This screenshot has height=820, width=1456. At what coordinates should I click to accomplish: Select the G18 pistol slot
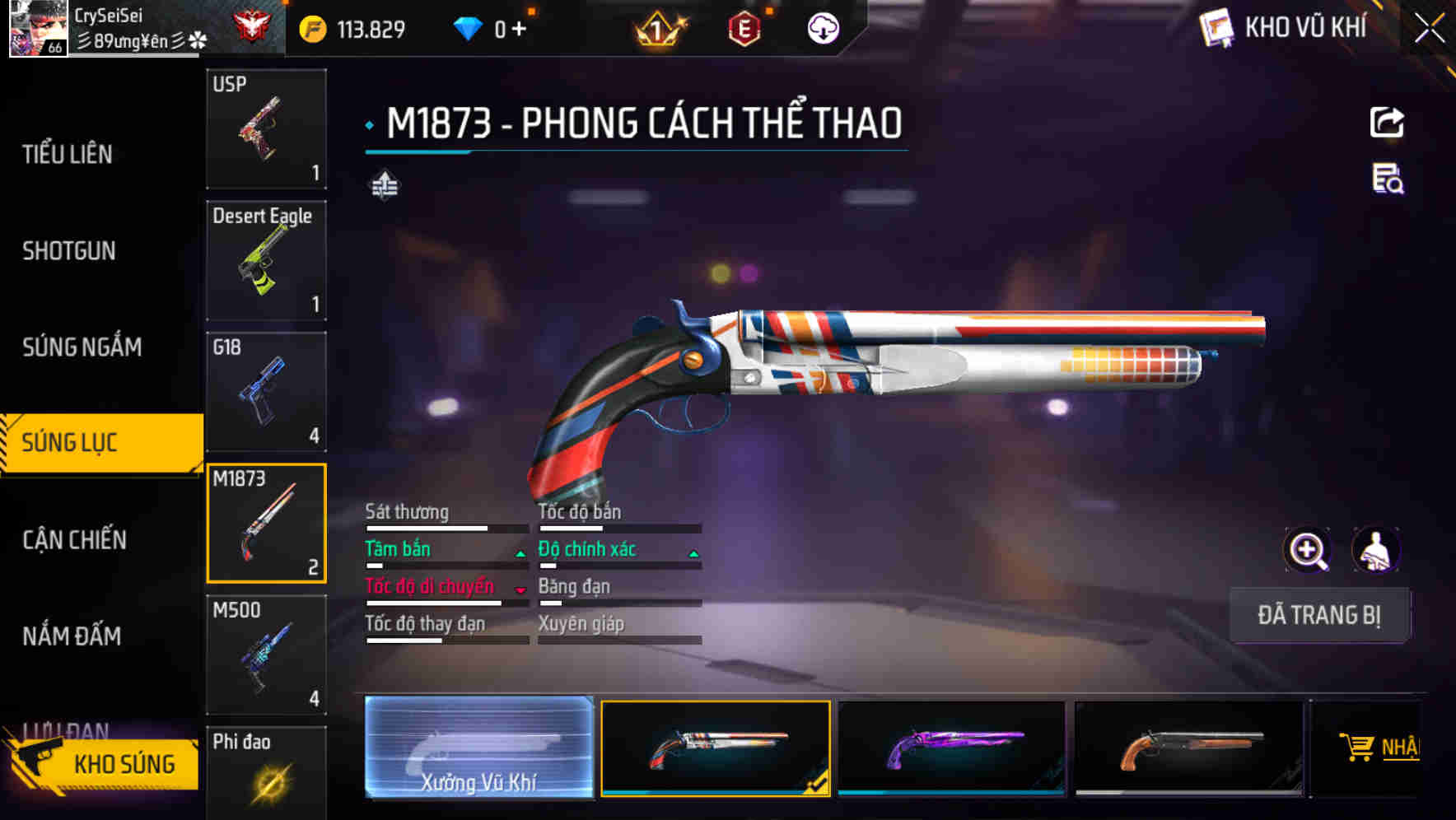pos(266,392)
